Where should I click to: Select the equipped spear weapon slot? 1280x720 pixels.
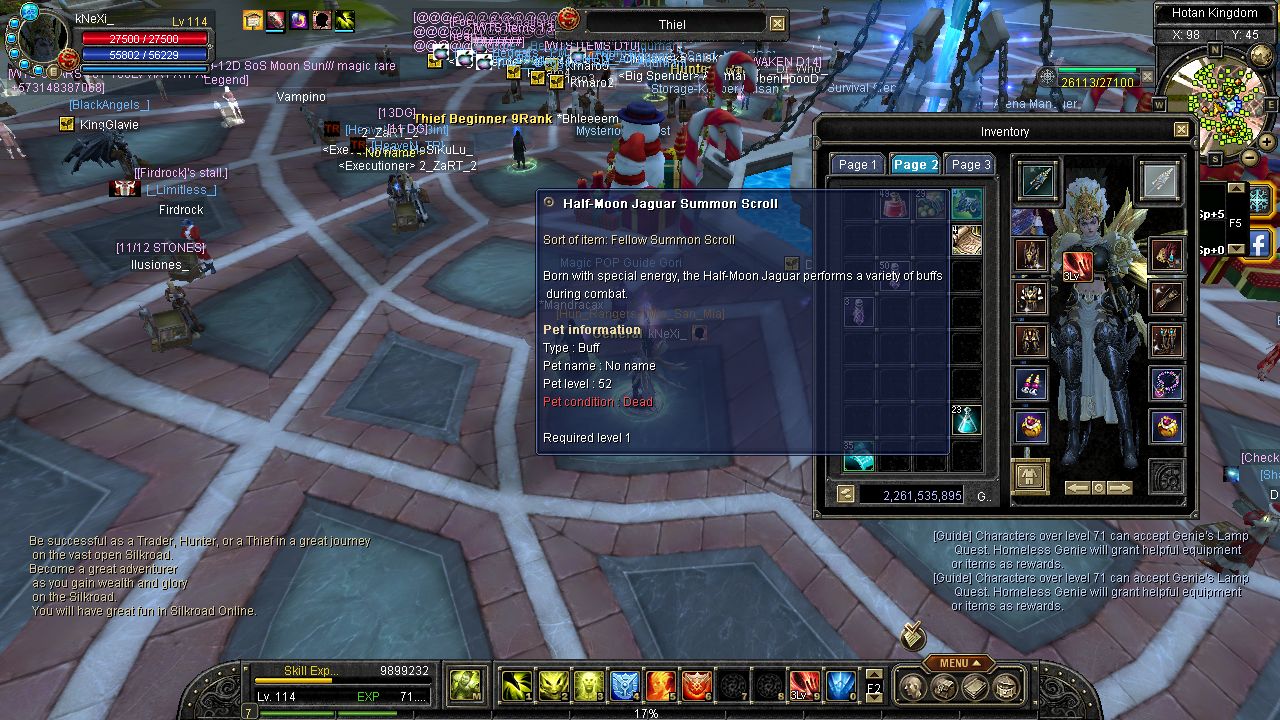1037,181
